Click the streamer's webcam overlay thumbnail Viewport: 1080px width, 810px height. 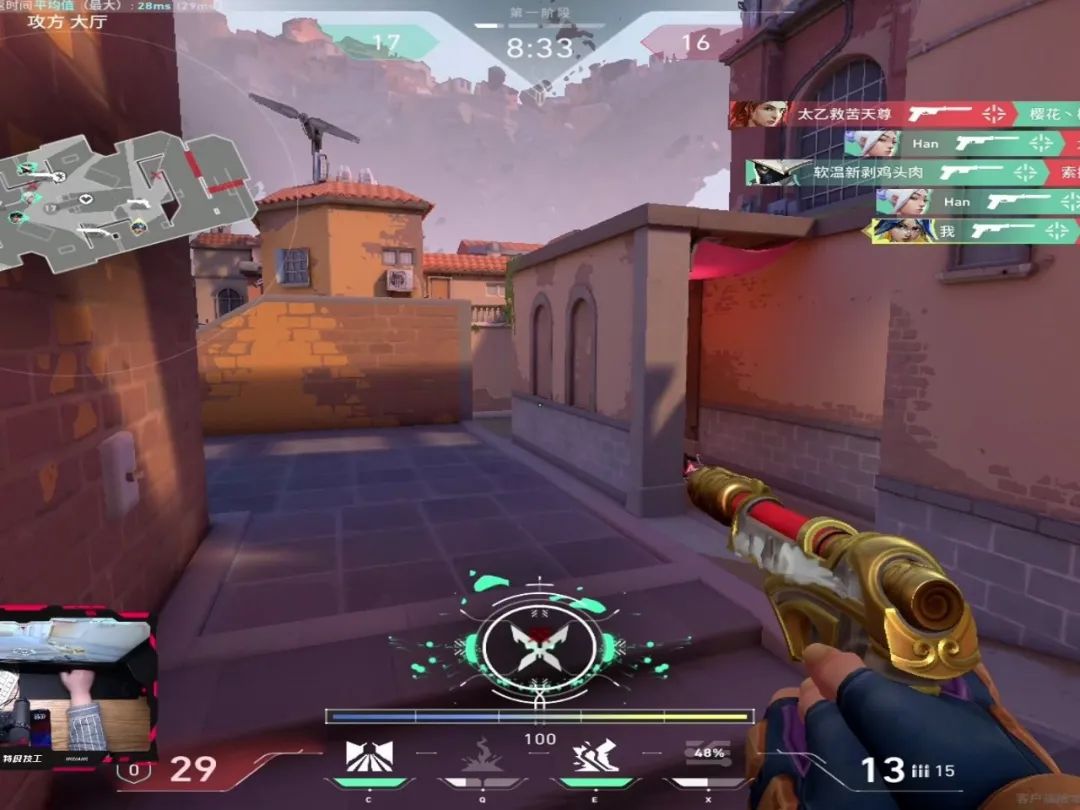click(x=77, y=686)
